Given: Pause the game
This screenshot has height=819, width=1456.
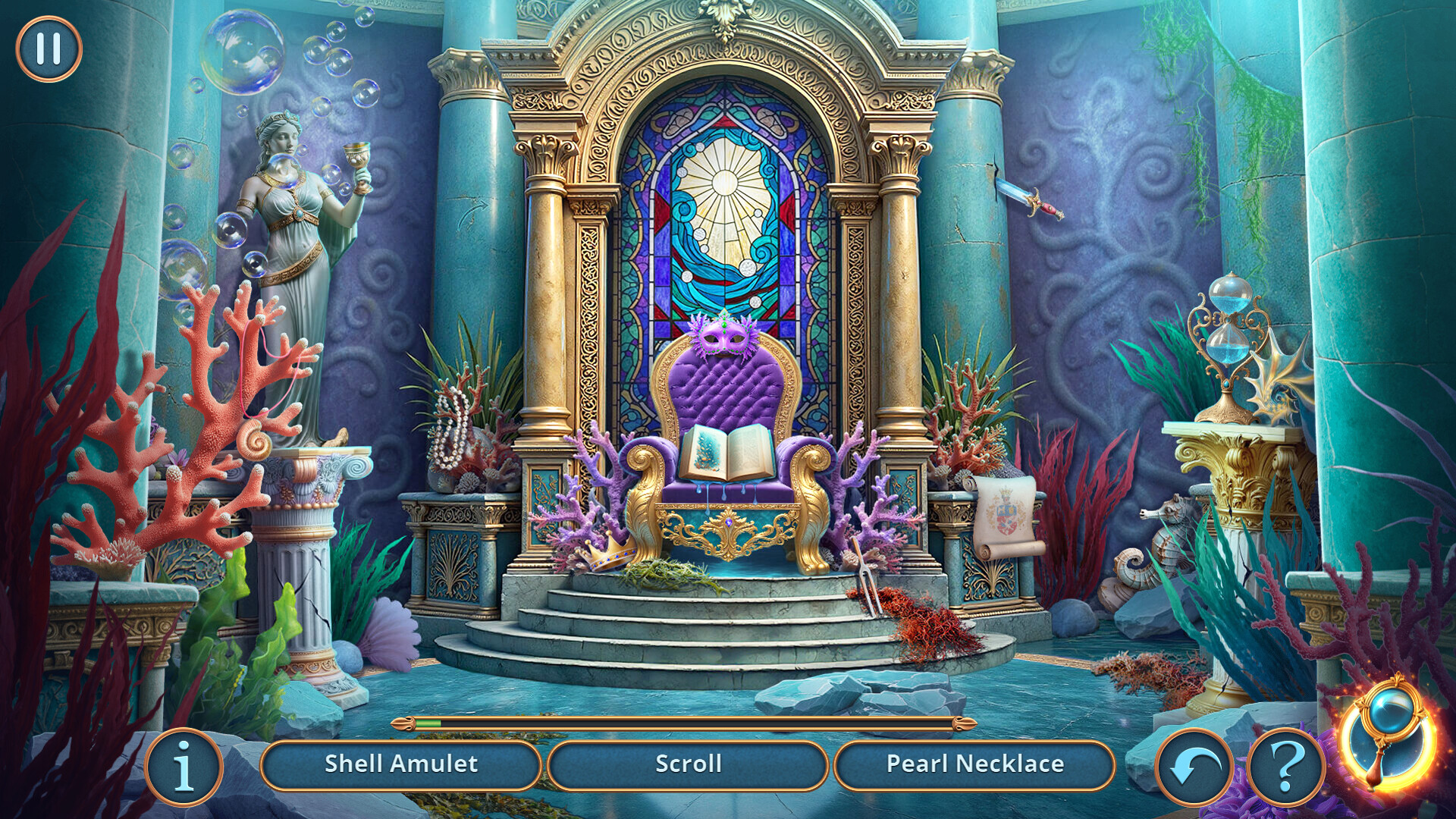Looking at the screenshot, I should click(x=48, y=50).
